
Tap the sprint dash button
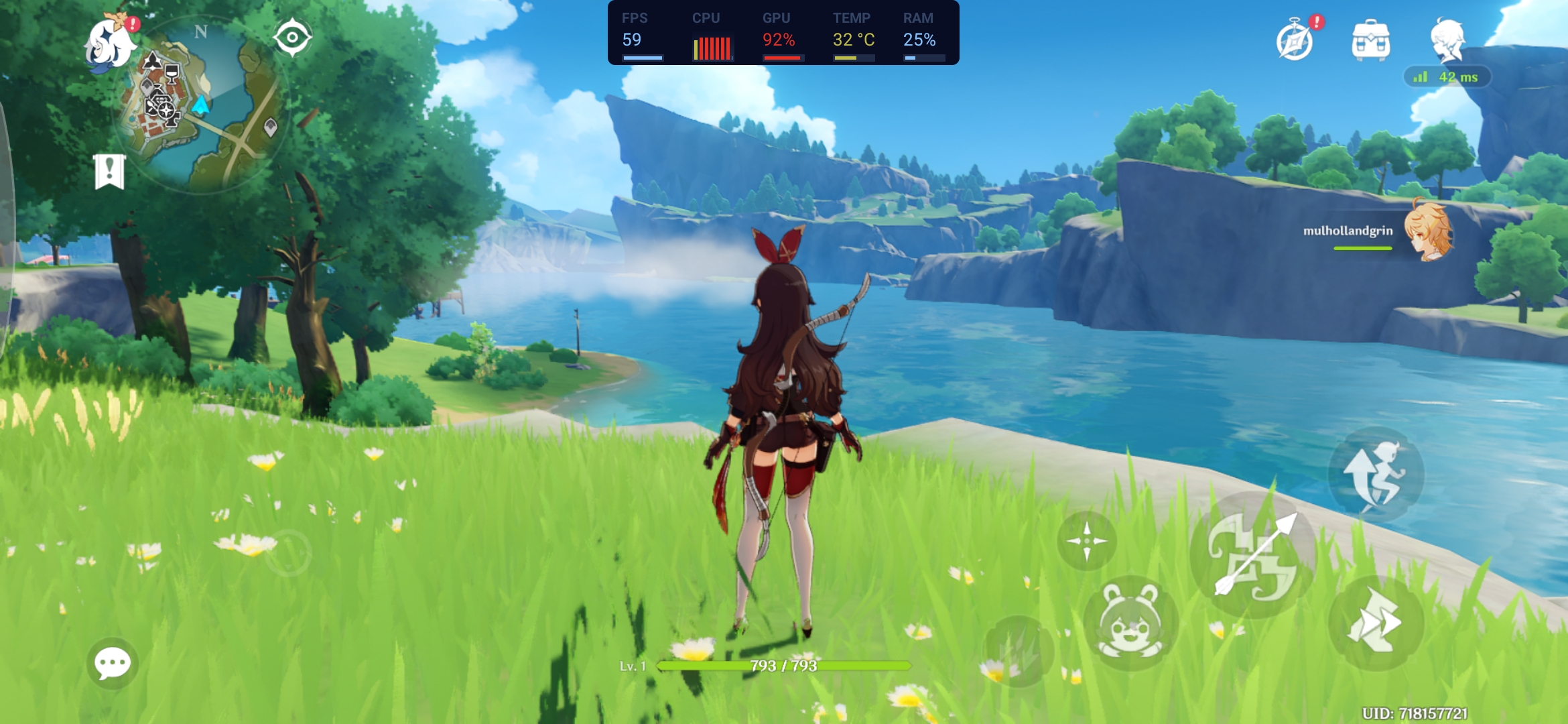(1375, 623)
